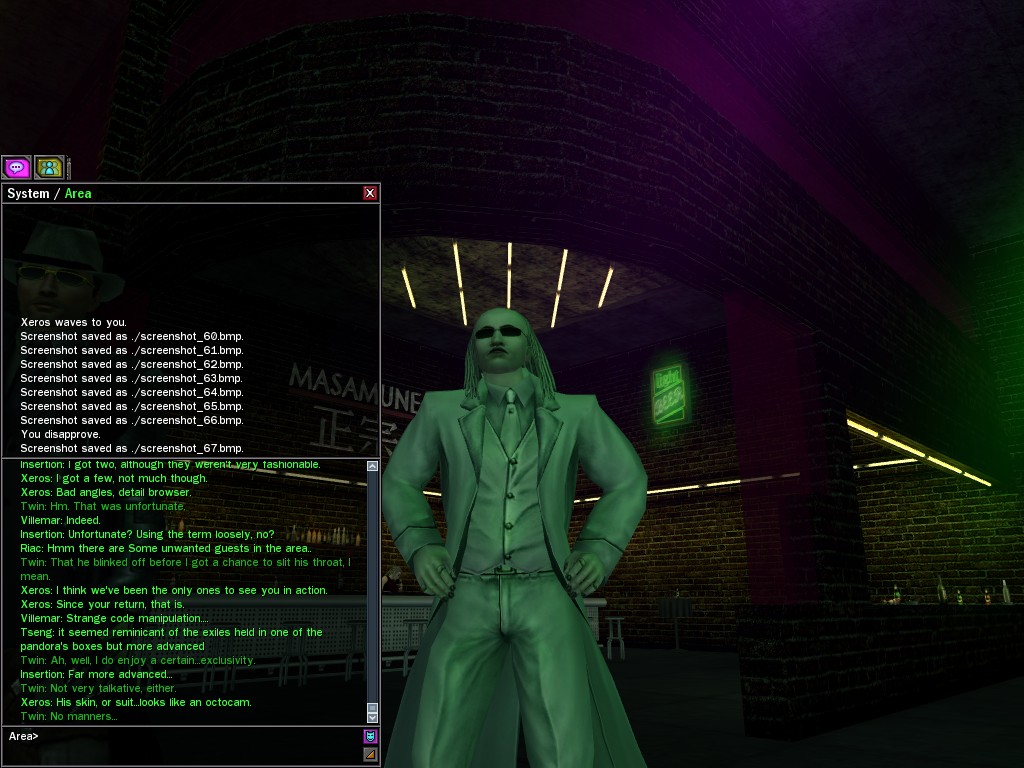Click the chat scrollbar's down arrow

coord(373,717)
